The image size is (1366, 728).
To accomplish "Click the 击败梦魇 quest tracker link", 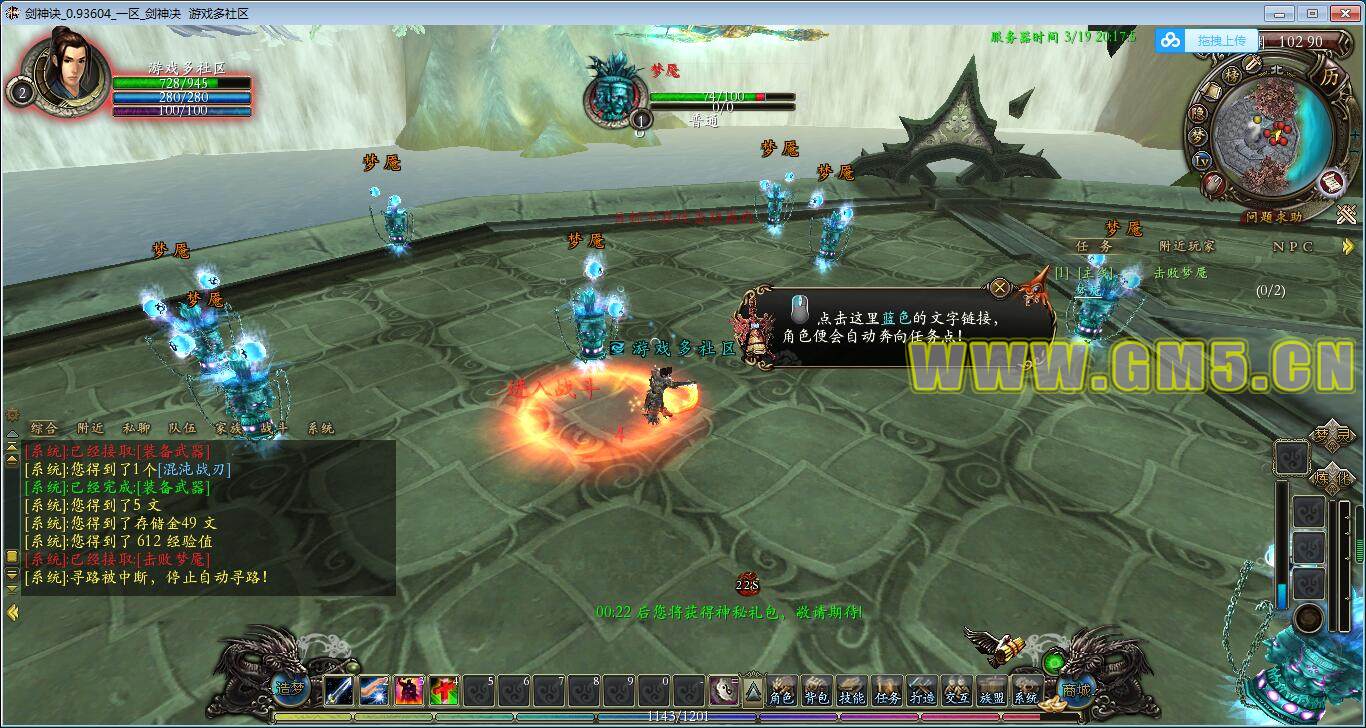I will (1180, 272).
